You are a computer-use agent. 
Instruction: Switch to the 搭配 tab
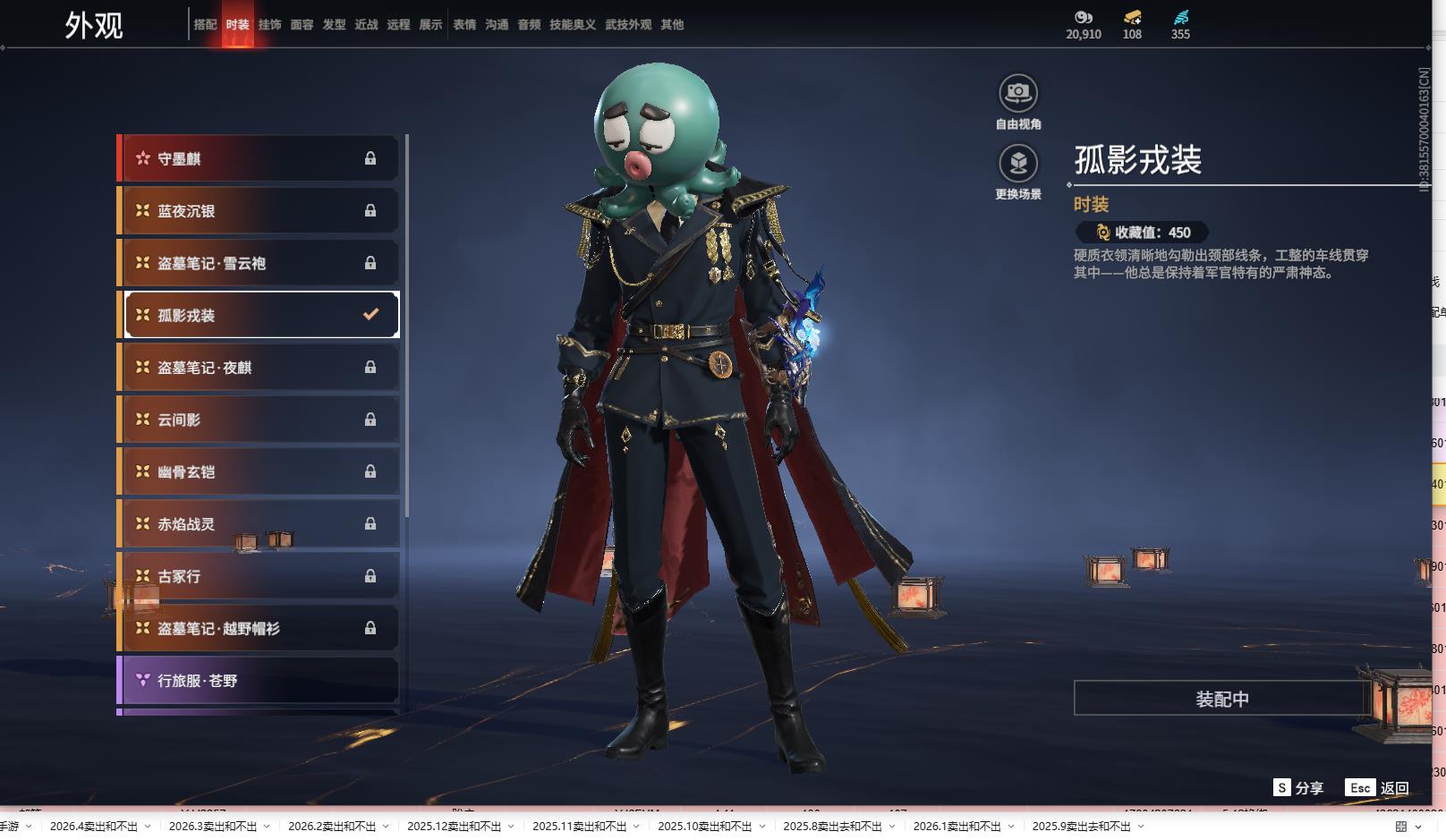click(x=205, y=25)
